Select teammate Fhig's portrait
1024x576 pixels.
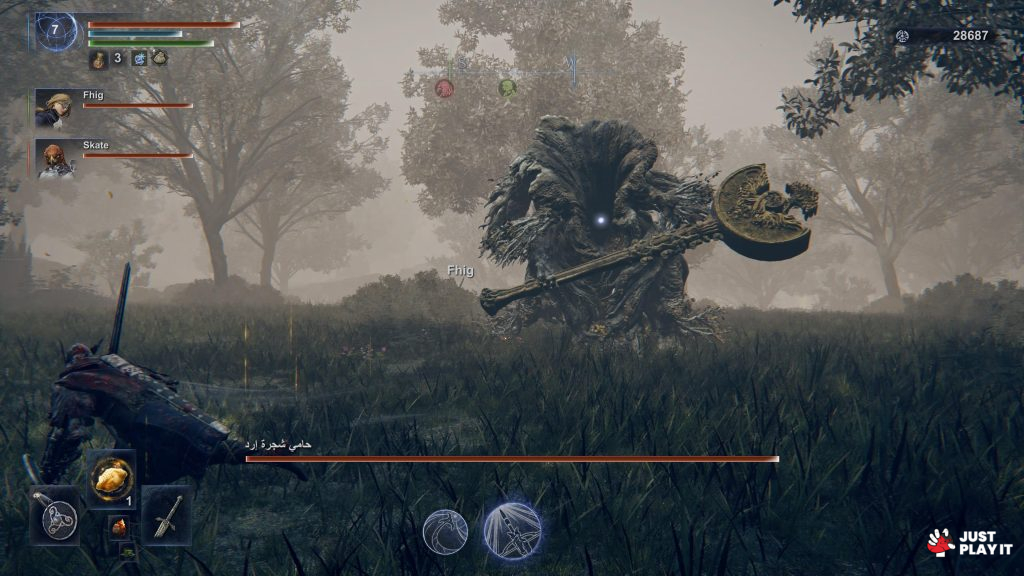click(52, 107)
